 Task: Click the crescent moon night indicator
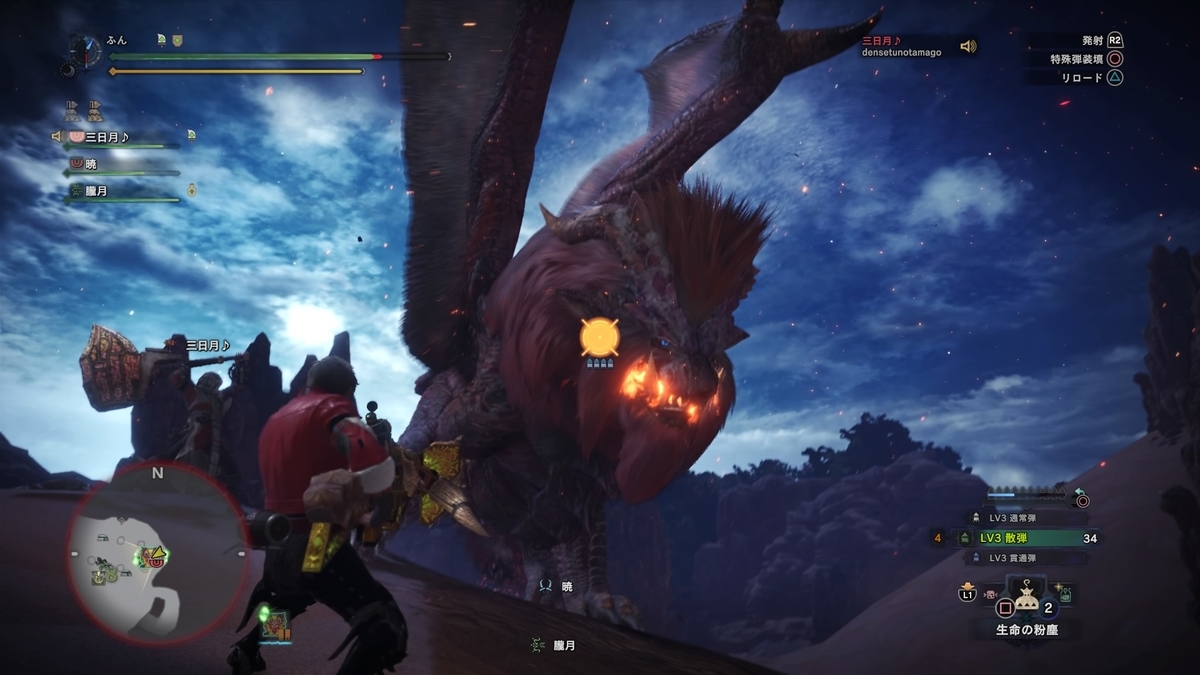[68, 70]
